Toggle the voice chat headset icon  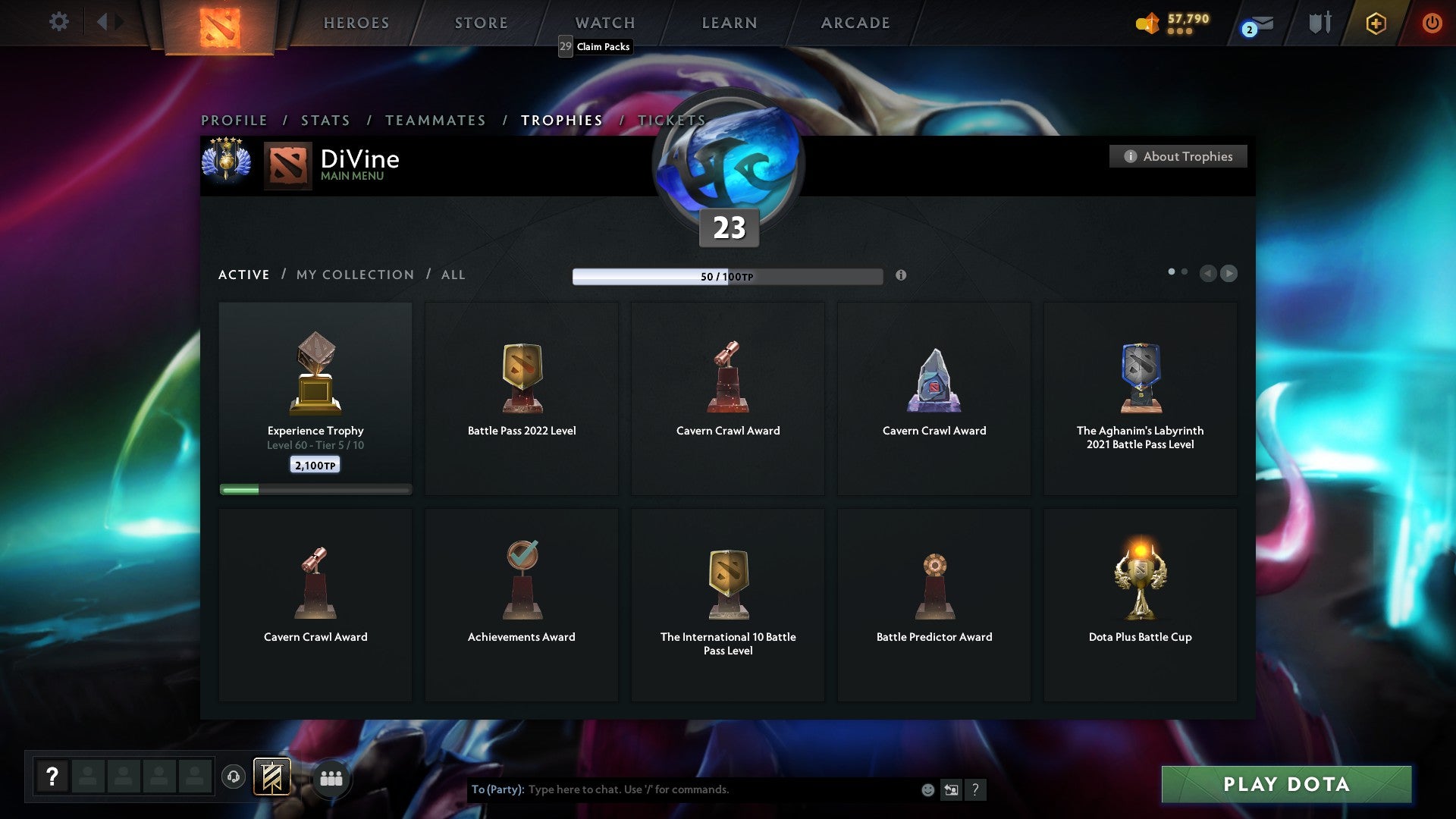point(234,777)
